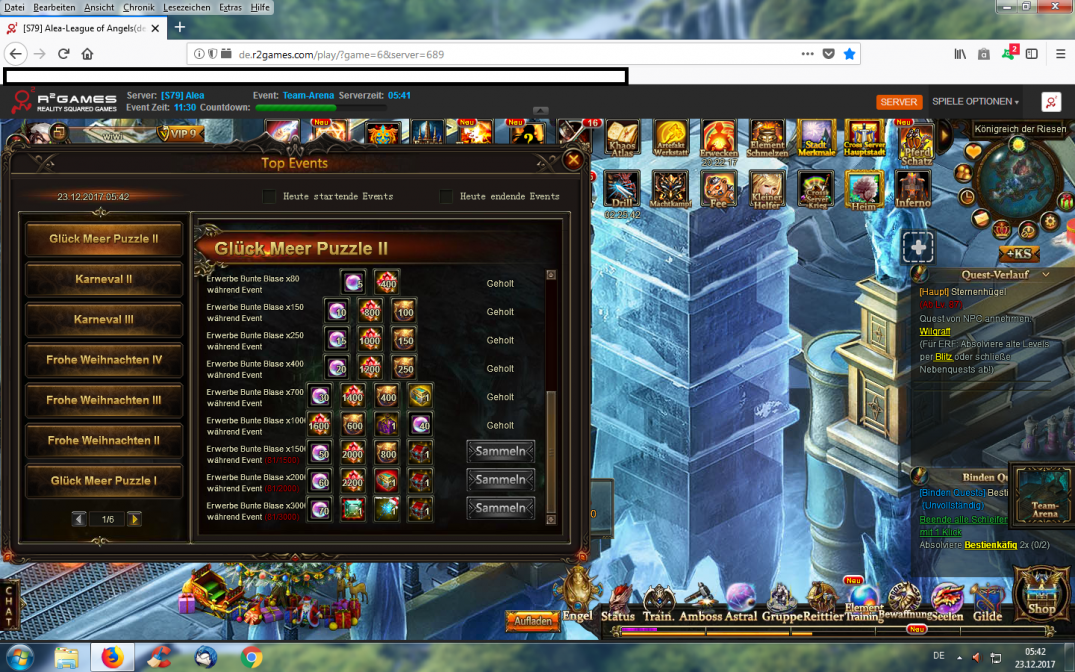Enter the Team-Arena

pyautogui.click(x=1044, y=493)
